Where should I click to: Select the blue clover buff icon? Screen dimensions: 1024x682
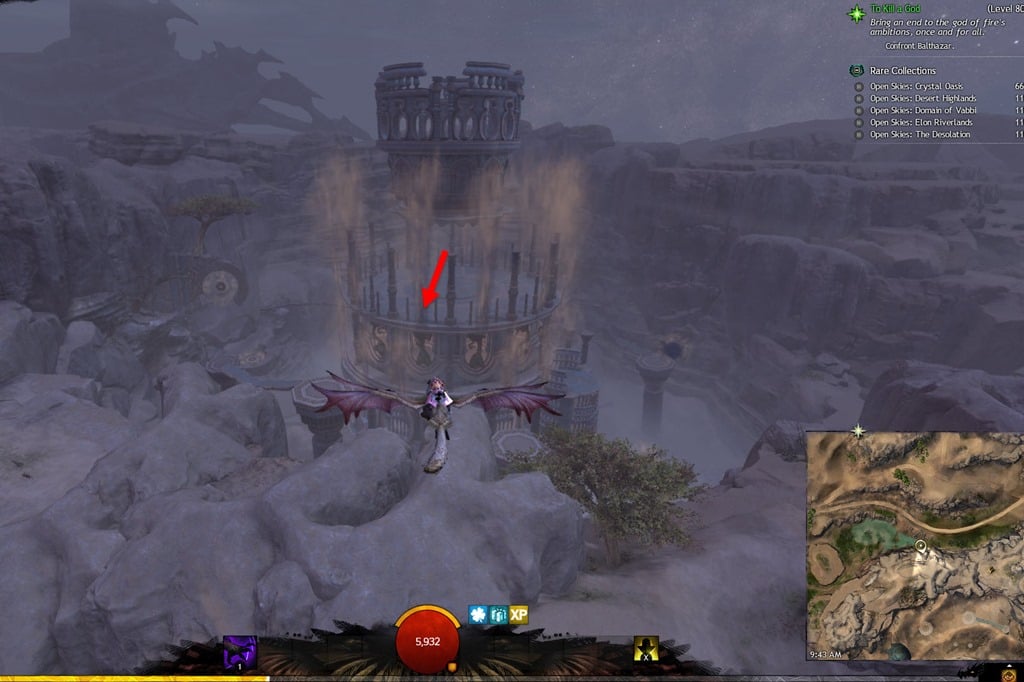click(x=478, y=615)
